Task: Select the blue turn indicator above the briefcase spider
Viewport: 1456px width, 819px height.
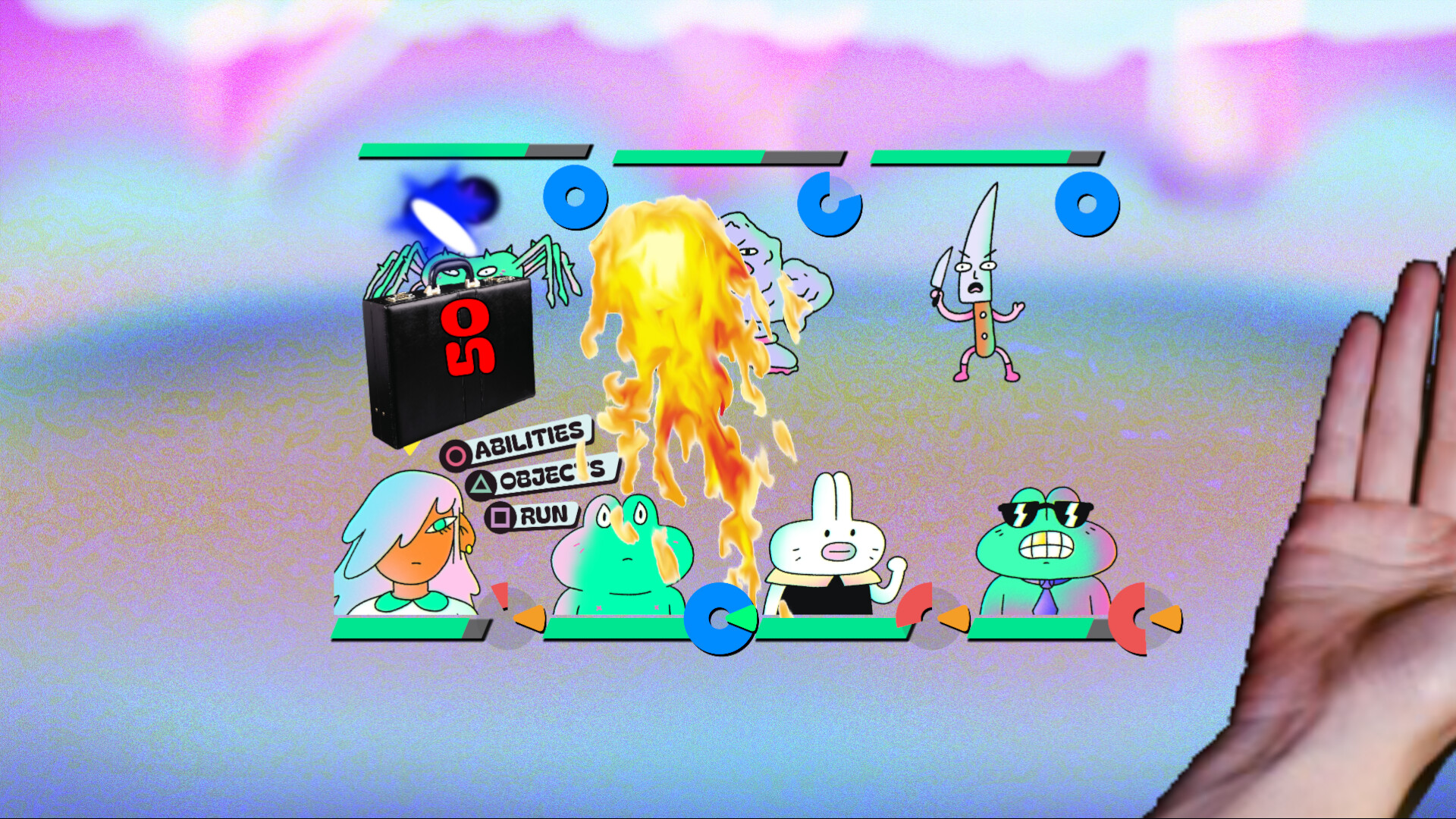Action: [576, 199]
